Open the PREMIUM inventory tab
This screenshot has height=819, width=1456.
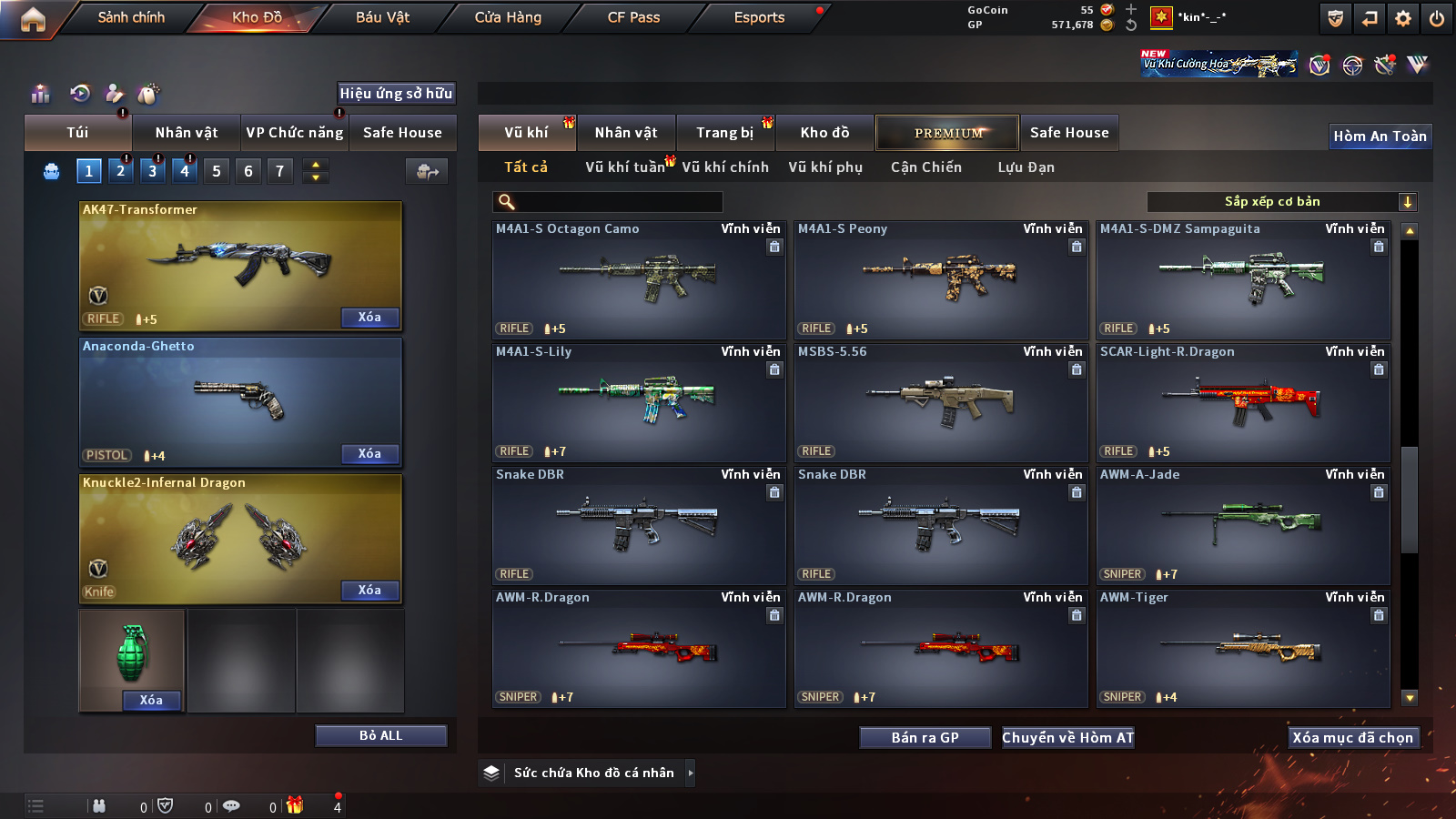[947, 133]
